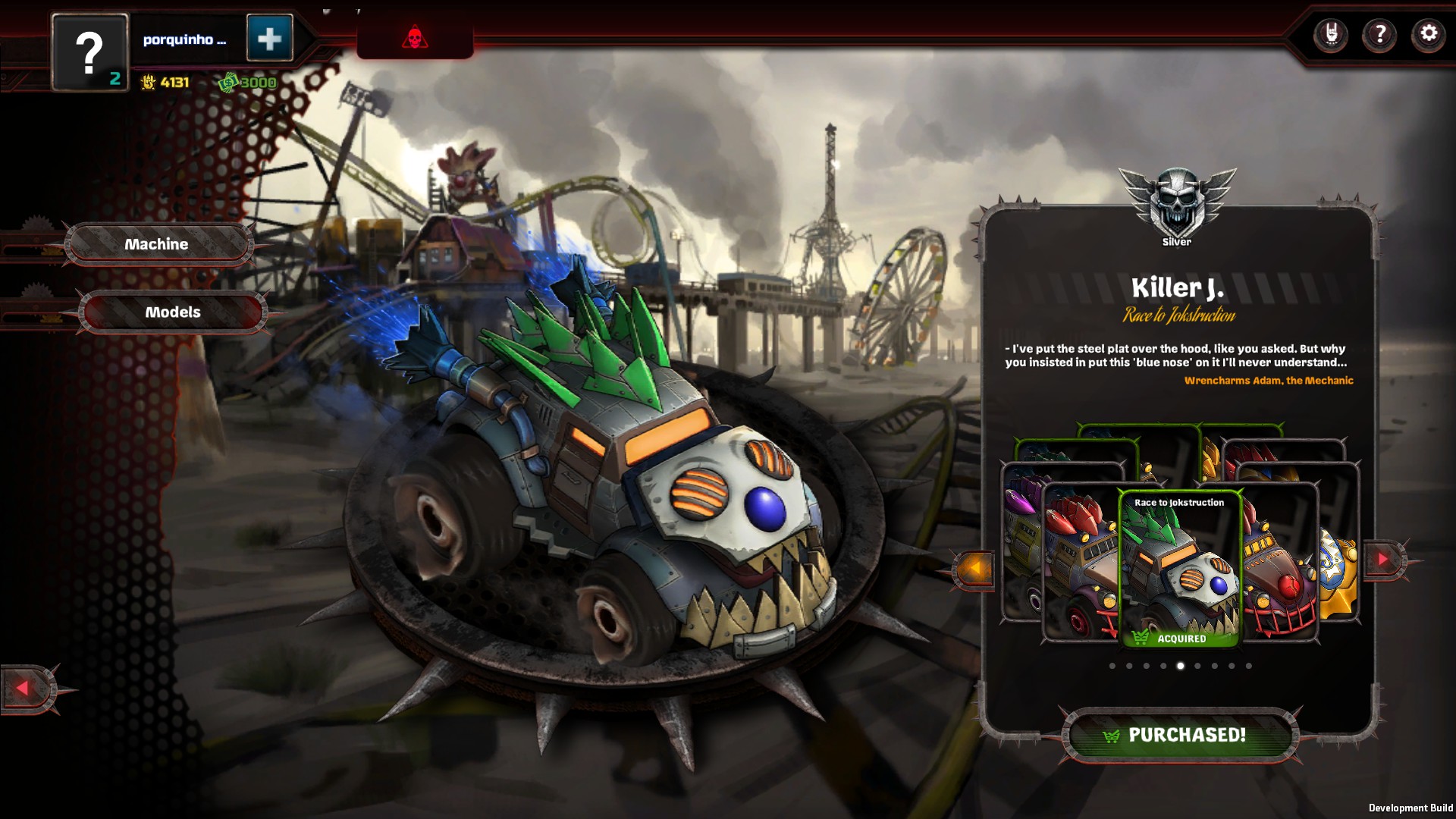Switch to the Models section
This screenshot has width=1456, height=819.
(173, 311)
